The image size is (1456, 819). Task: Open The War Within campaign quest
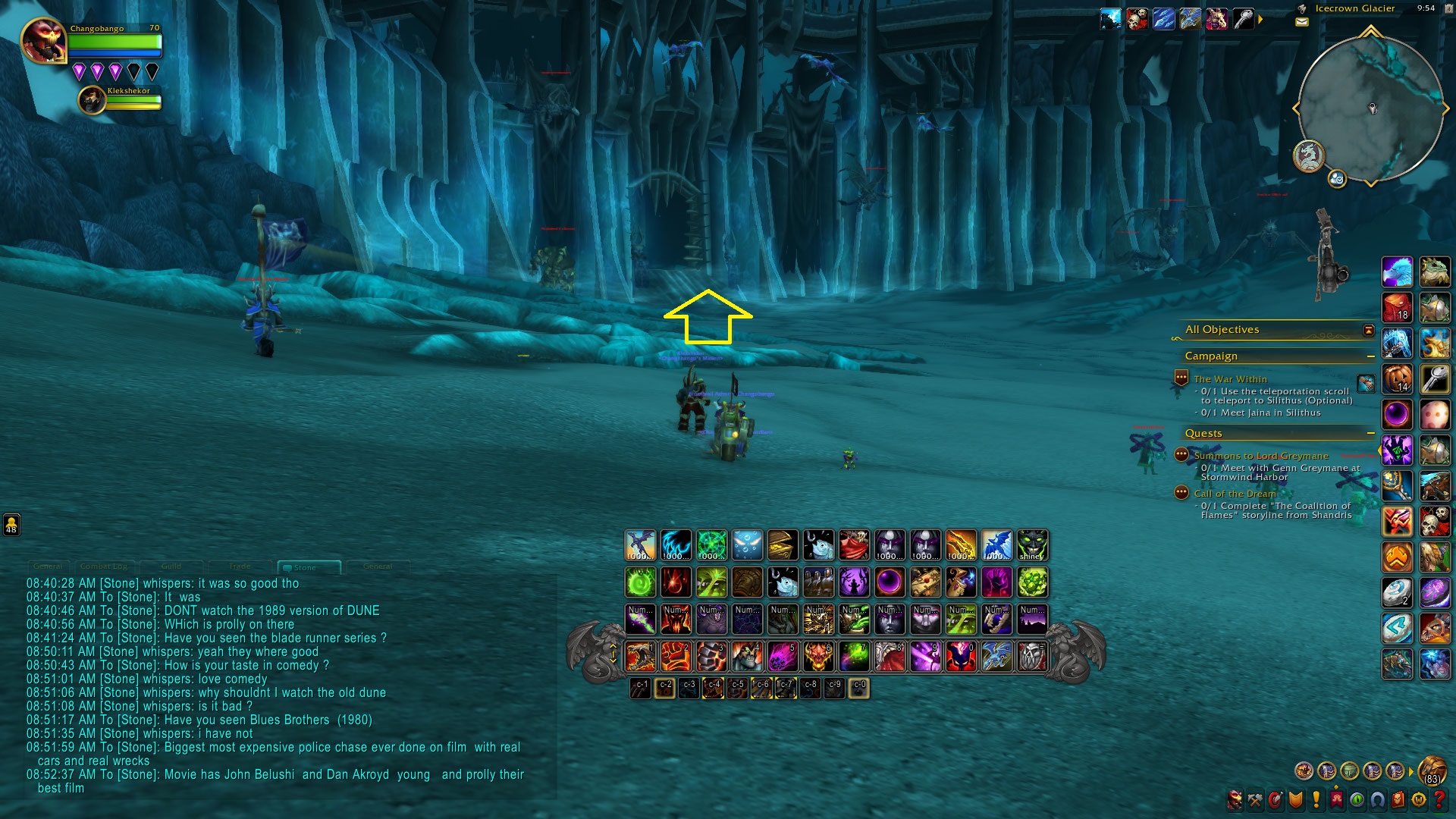pyautogui.click(x=1230, y=379)
